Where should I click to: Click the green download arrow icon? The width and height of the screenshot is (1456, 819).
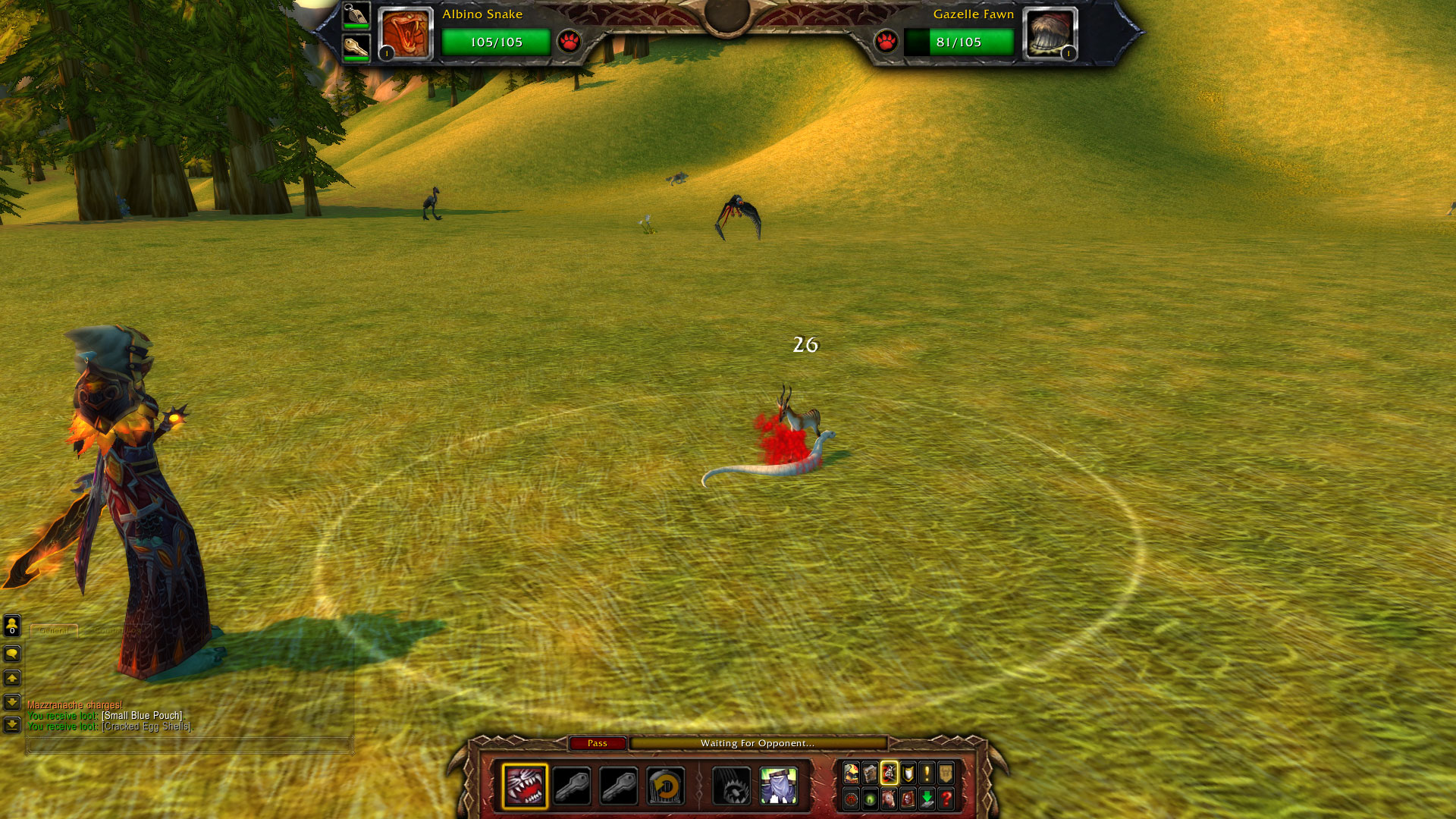pos(927,799)
